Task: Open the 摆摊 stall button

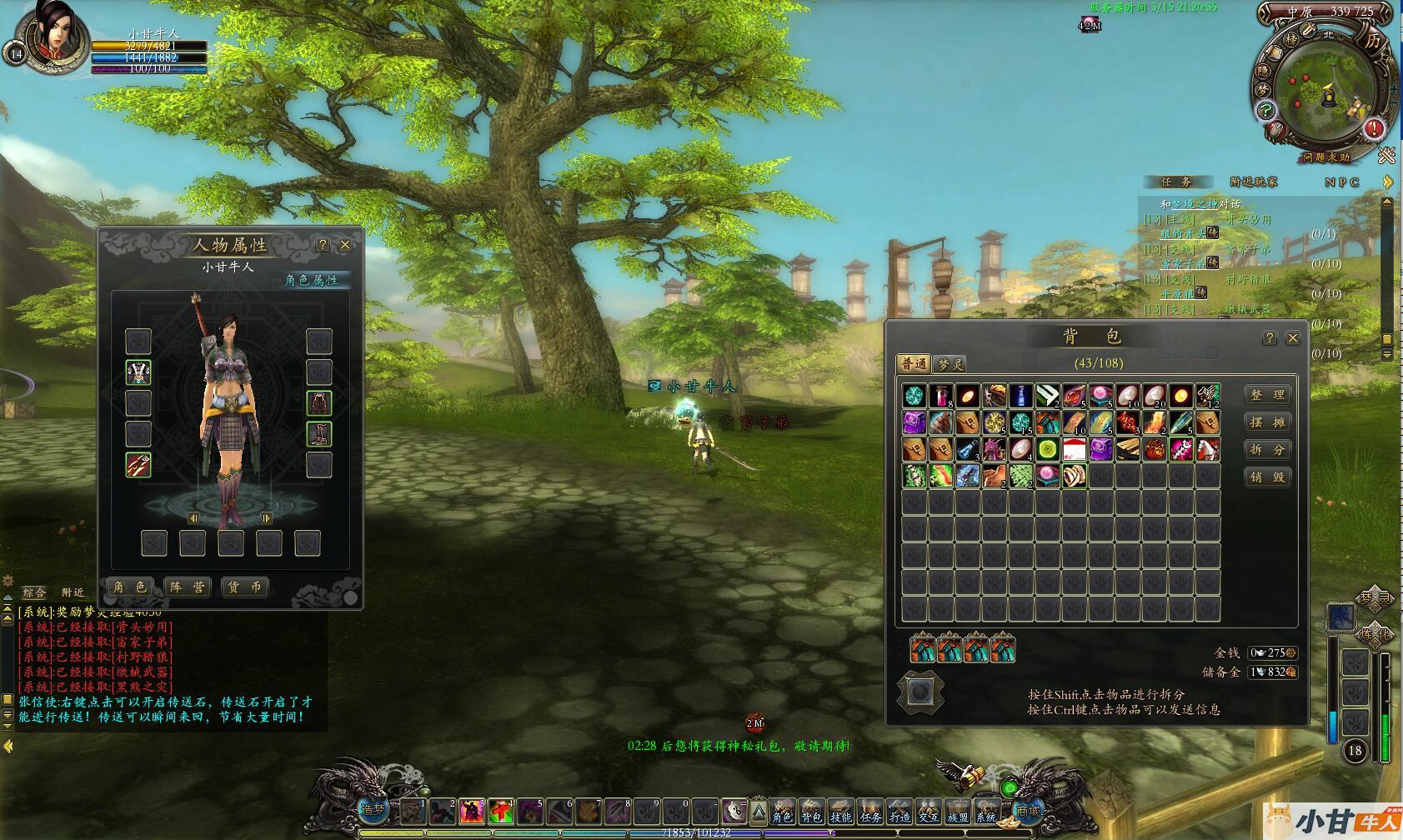Action: coord(1267,422)
